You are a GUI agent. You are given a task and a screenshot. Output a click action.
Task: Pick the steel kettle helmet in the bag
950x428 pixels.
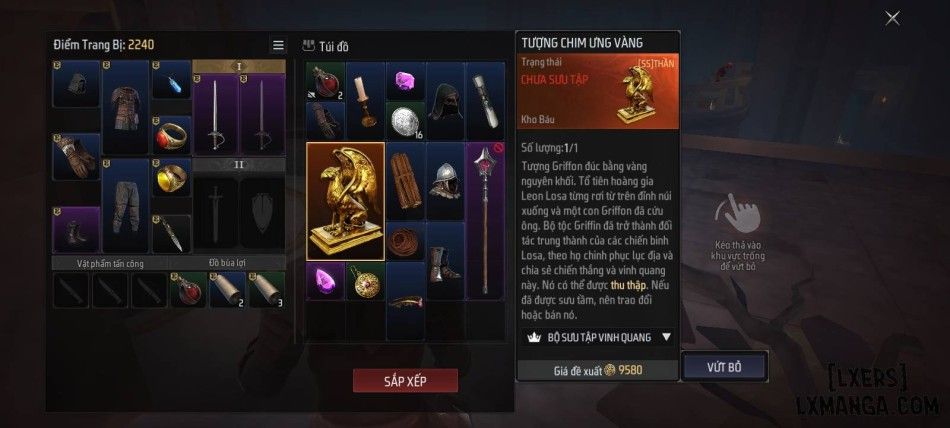click(x=445, y=180)
